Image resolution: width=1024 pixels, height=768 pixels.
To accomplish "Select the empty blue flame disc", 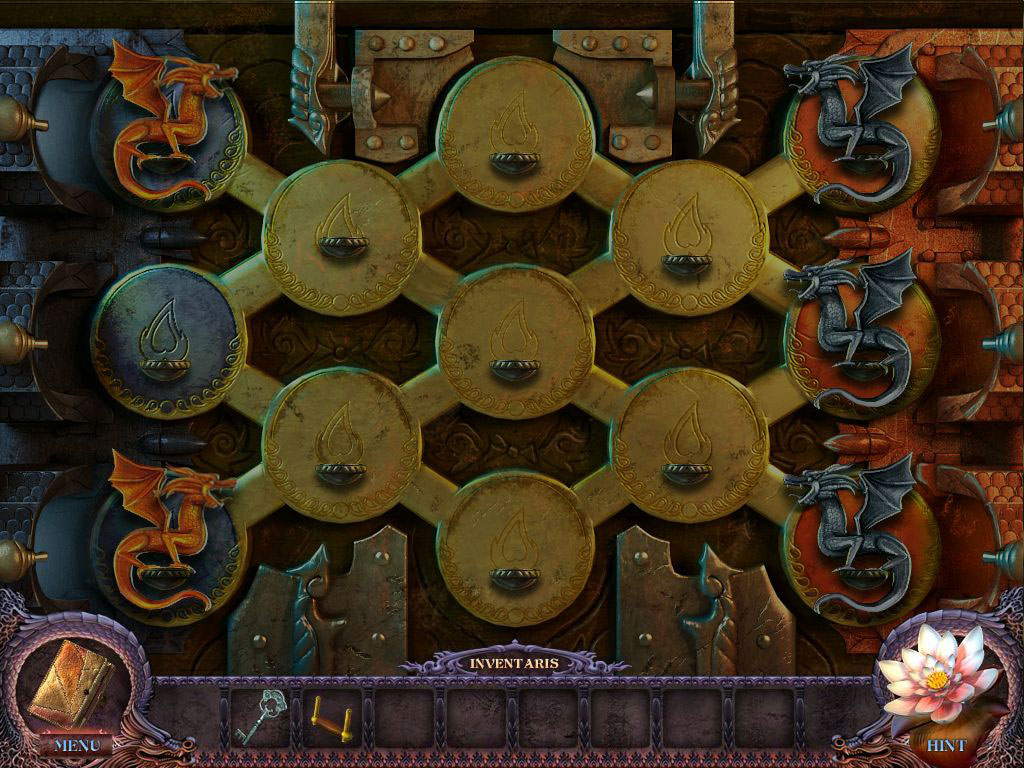I will [x=167, y=342].
